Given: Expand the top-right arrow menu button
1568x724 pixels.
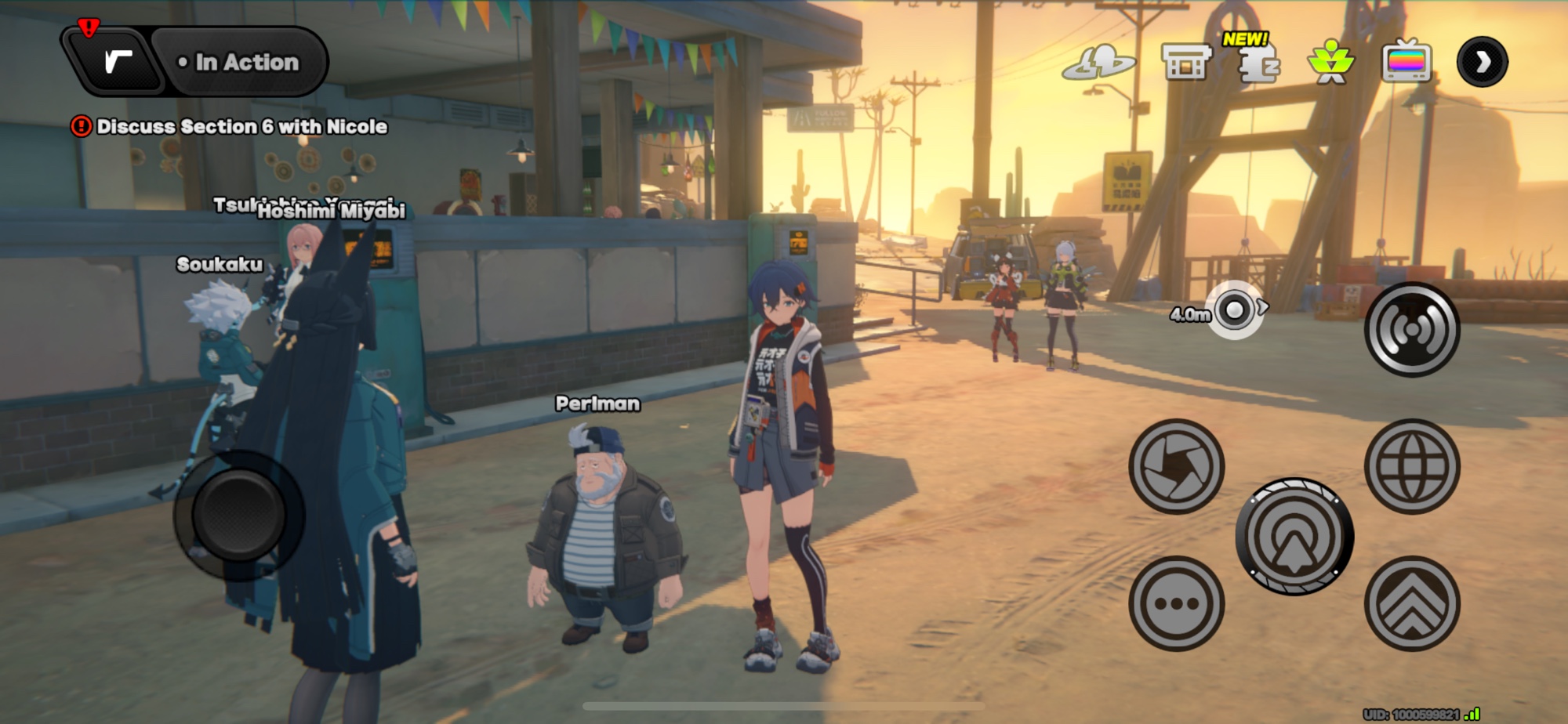Looking at the screenshot, I should 1482,62.
